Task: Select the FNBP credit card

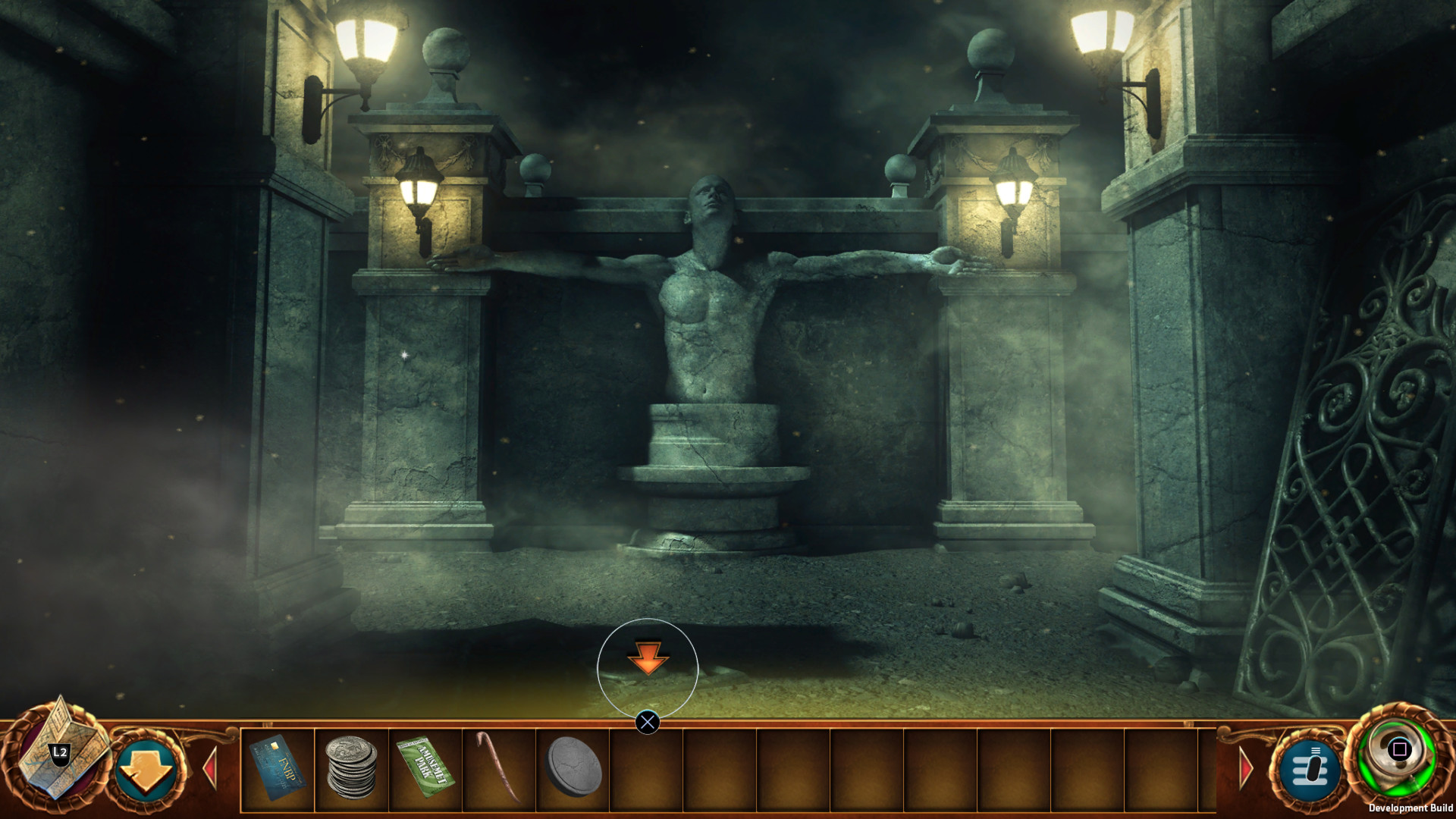Action: [x=278, y=766]
